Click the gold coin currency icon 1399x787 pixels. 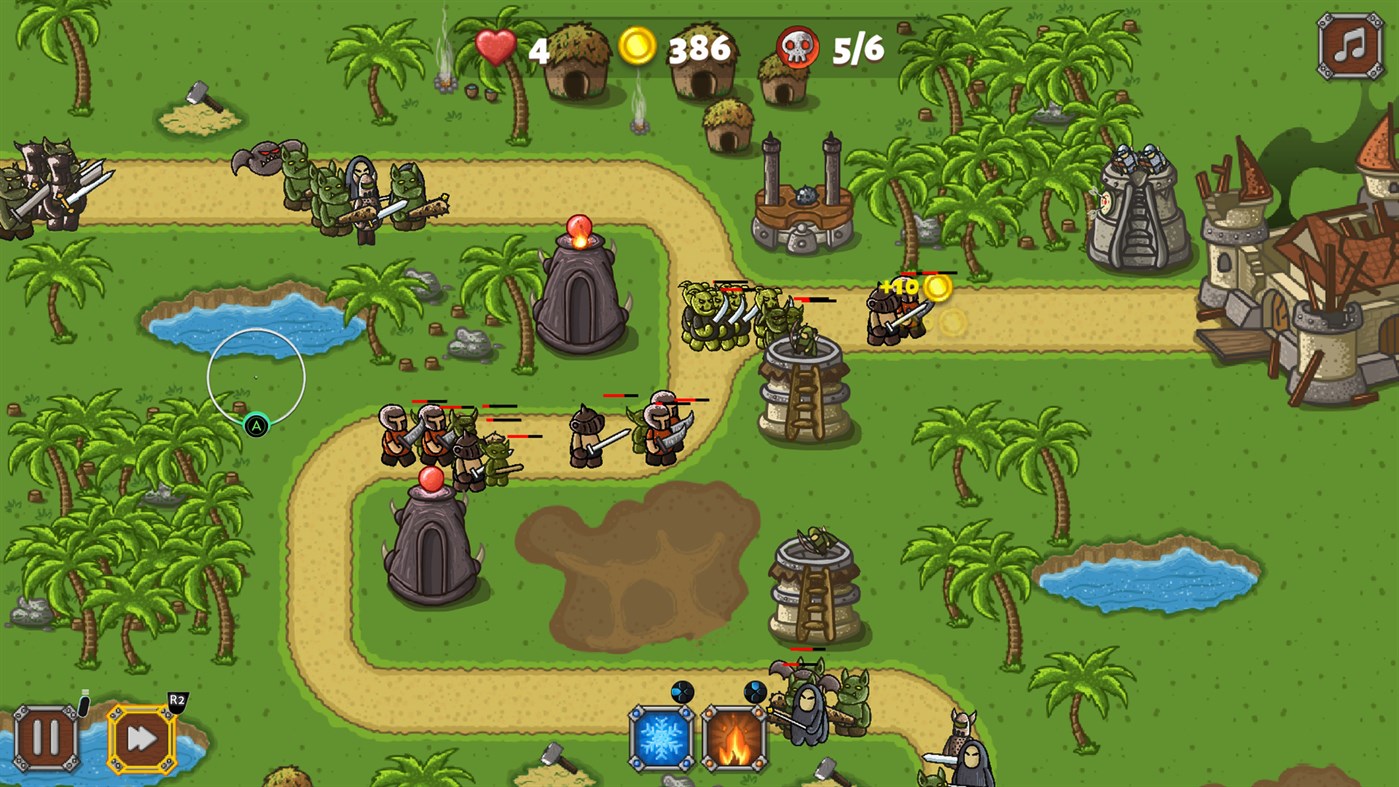pos(637,47)
